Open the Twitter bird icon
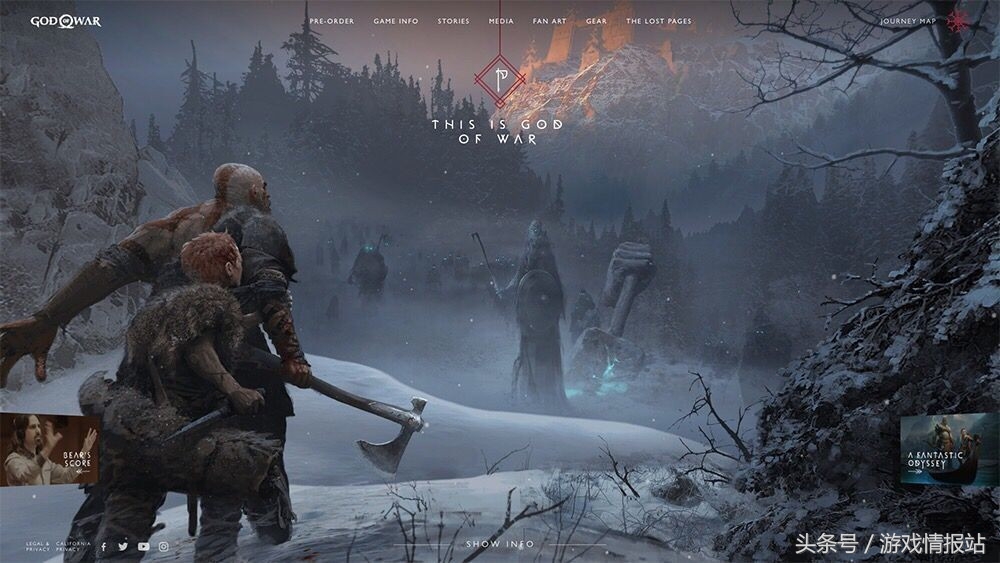Image resolution: width=1000 pixels, height=563 pixels. pyautogui.click(x=123, y=546)
